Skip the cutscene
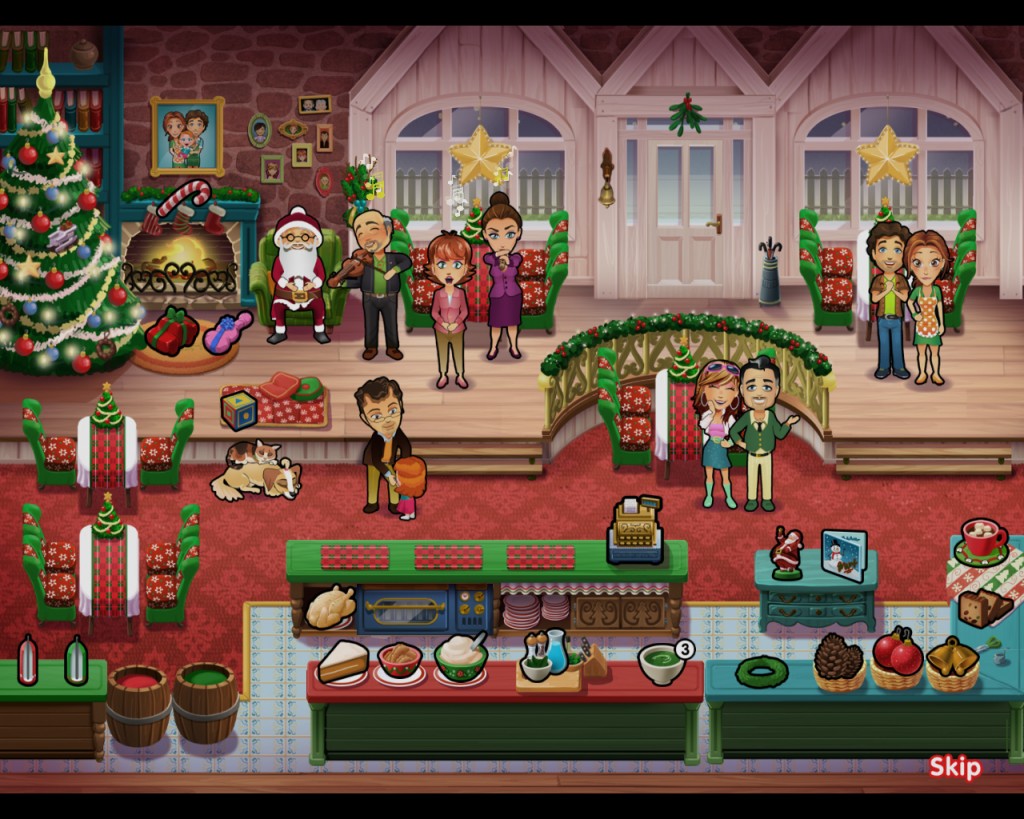 [x=954, y=767]
